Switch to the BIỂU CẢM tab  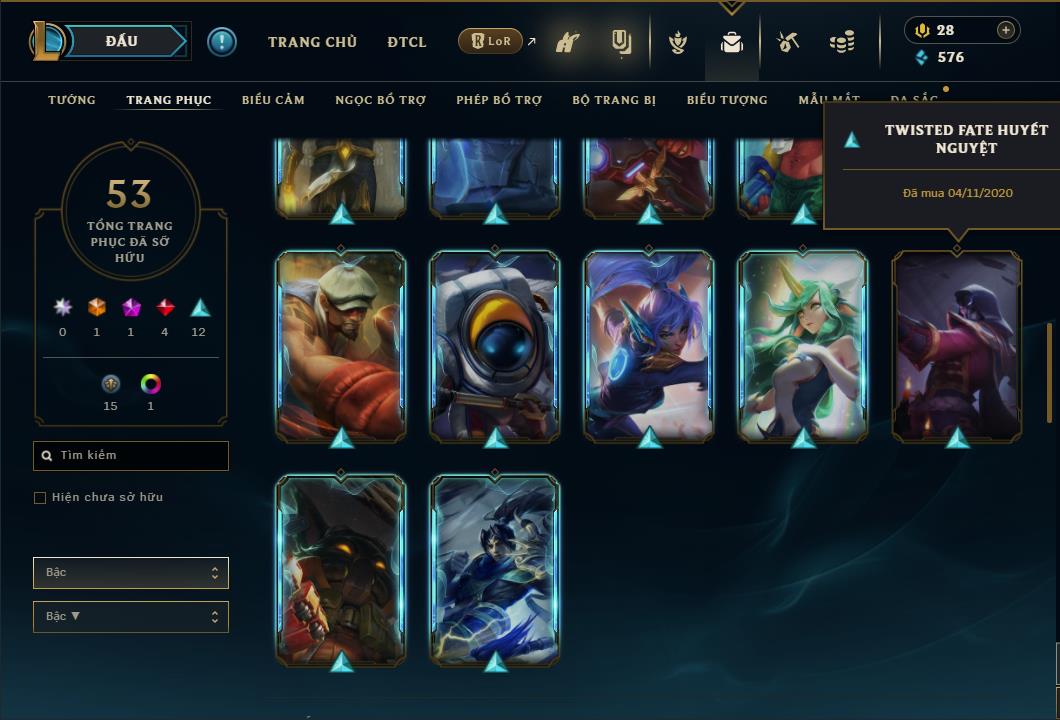[x=273, y=100]
